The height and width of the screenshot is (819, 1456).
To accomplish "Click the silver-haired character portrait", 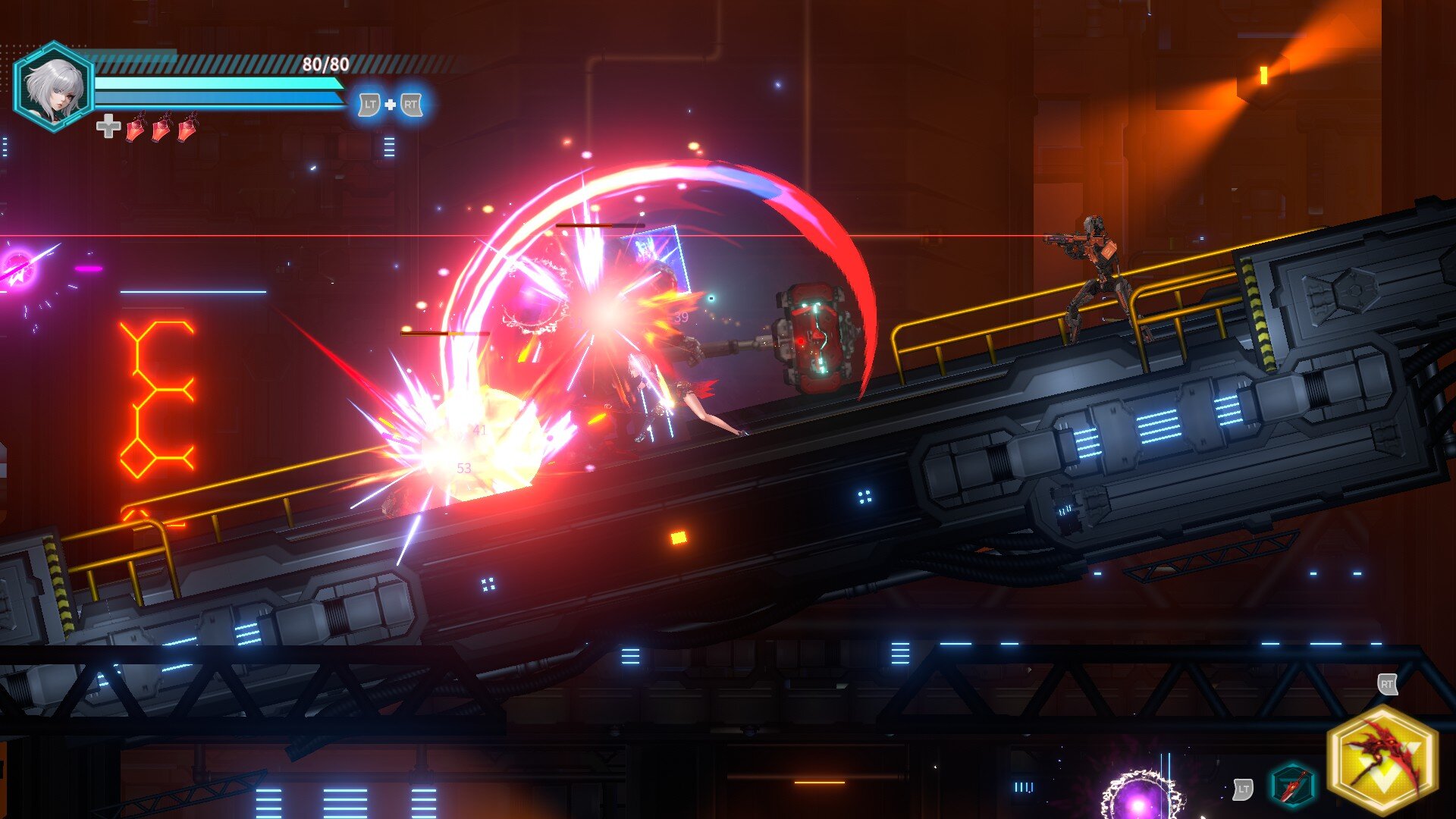I will click(53, 87).
